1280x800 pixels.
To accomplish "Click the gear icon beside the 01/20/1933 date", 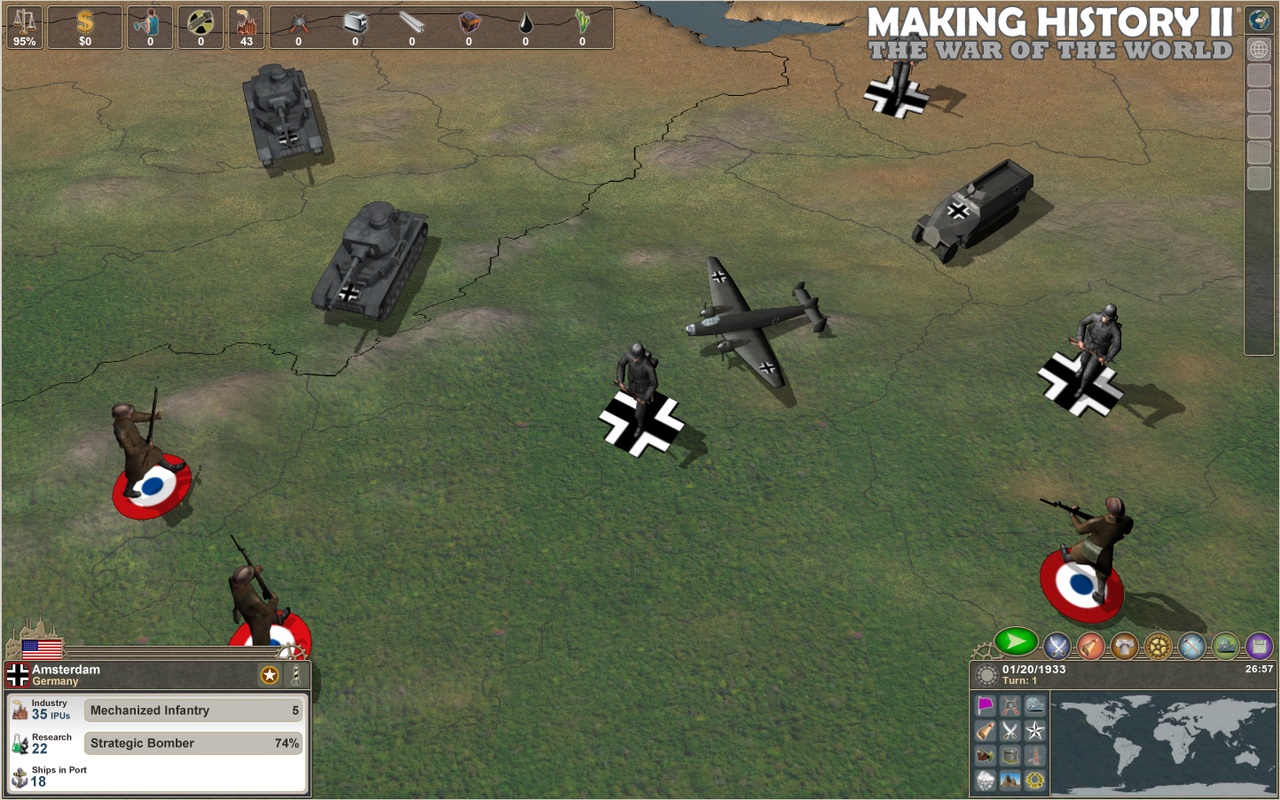I will coord(988,674).
